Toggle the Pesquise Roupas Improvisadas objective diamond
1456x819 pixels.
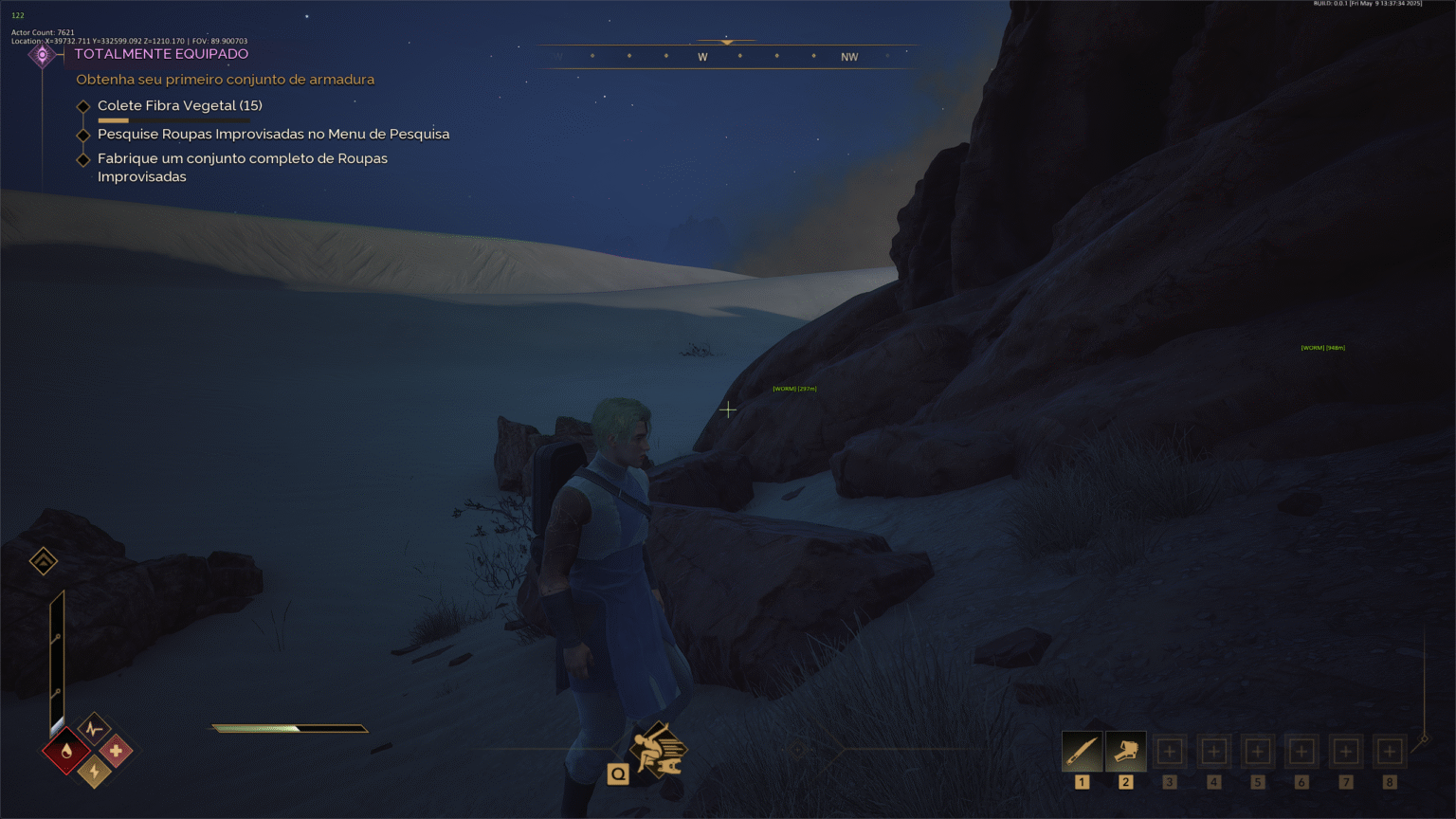(83, 136)
